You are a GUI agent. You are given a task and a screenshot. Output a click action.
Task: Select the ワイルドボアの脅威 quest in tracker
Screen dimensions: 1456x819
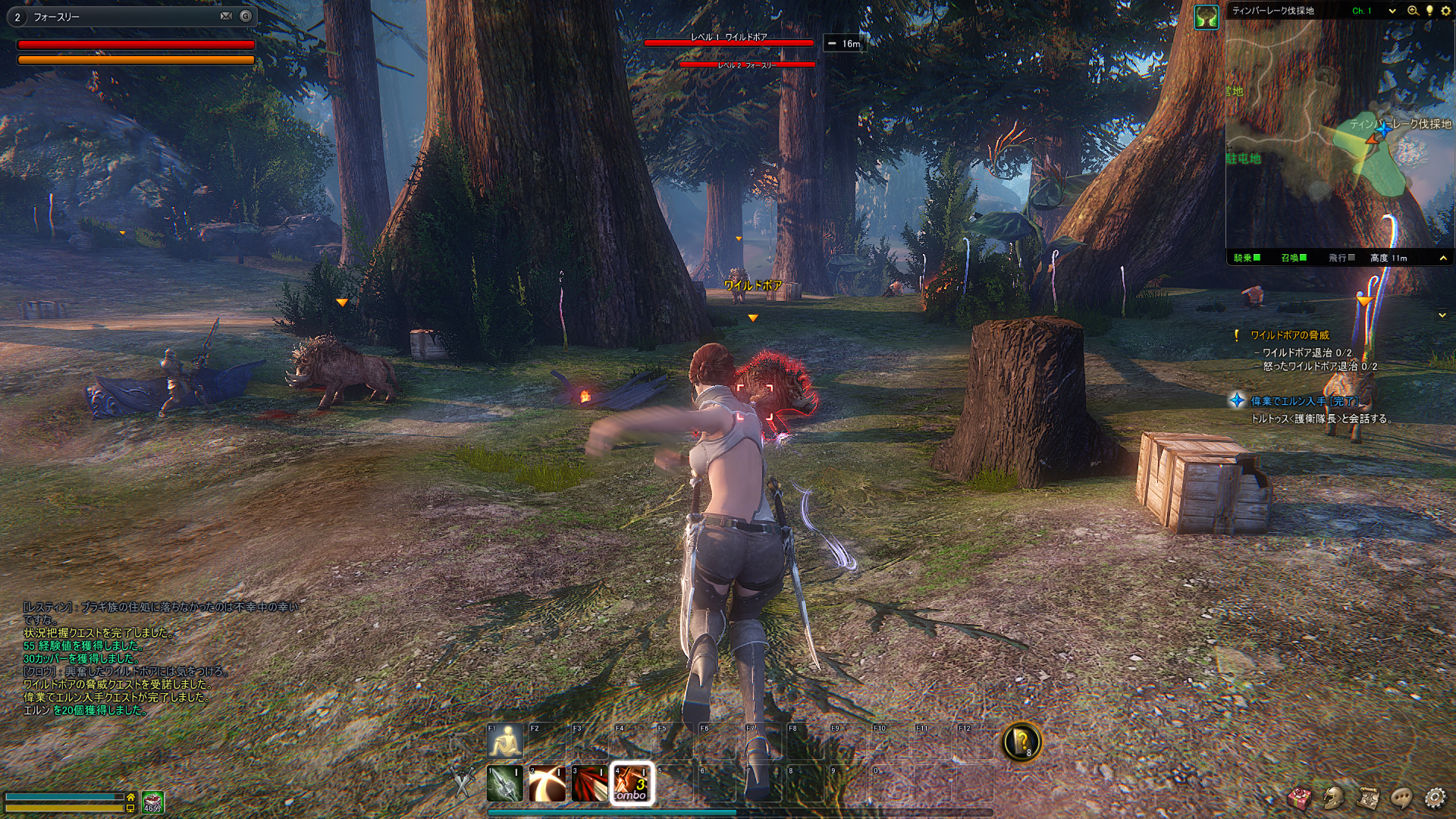pyautogui.click(x=1289, y=335)
